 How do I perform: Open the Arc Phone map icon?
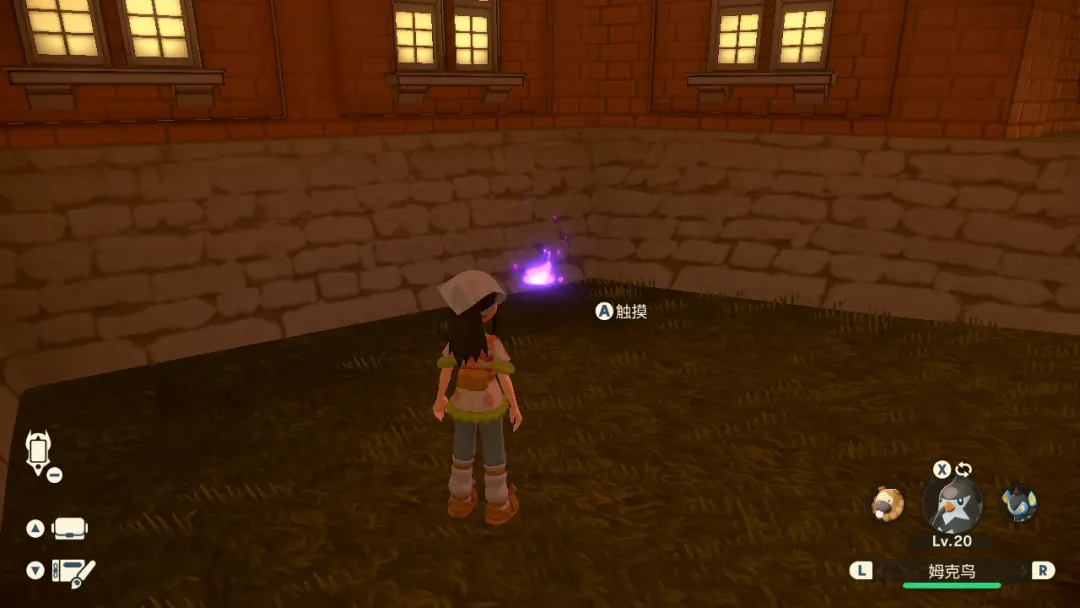38,452
